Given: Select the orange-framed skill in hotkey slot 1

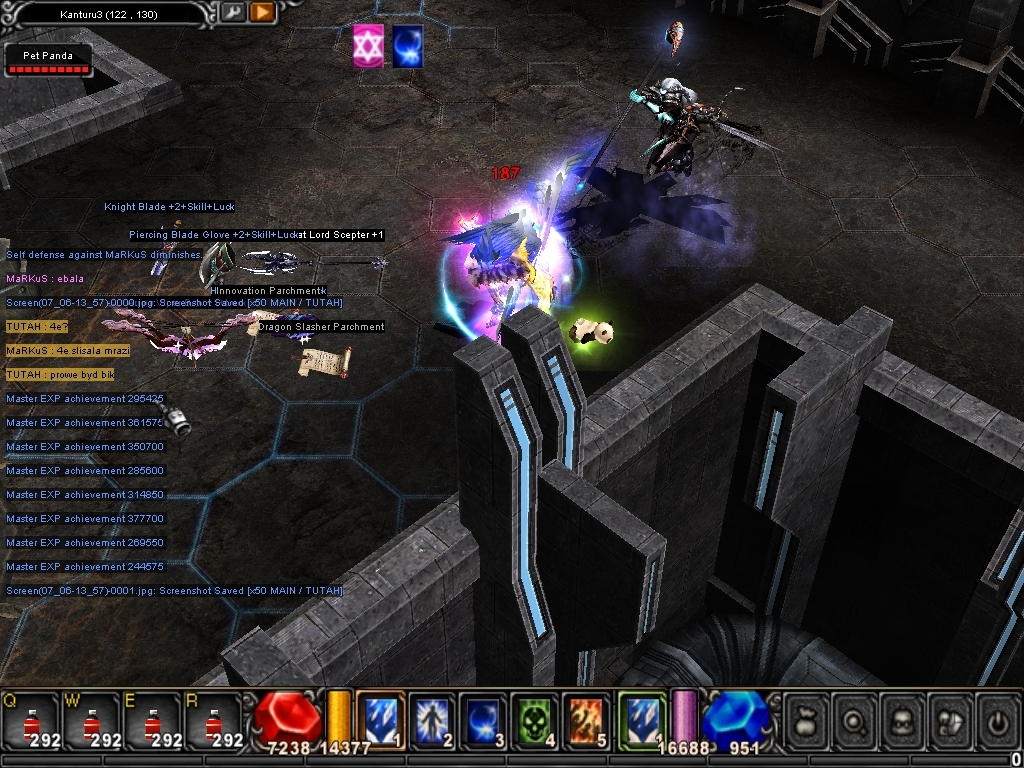Looking at the screenshot, I should point(381,720).
